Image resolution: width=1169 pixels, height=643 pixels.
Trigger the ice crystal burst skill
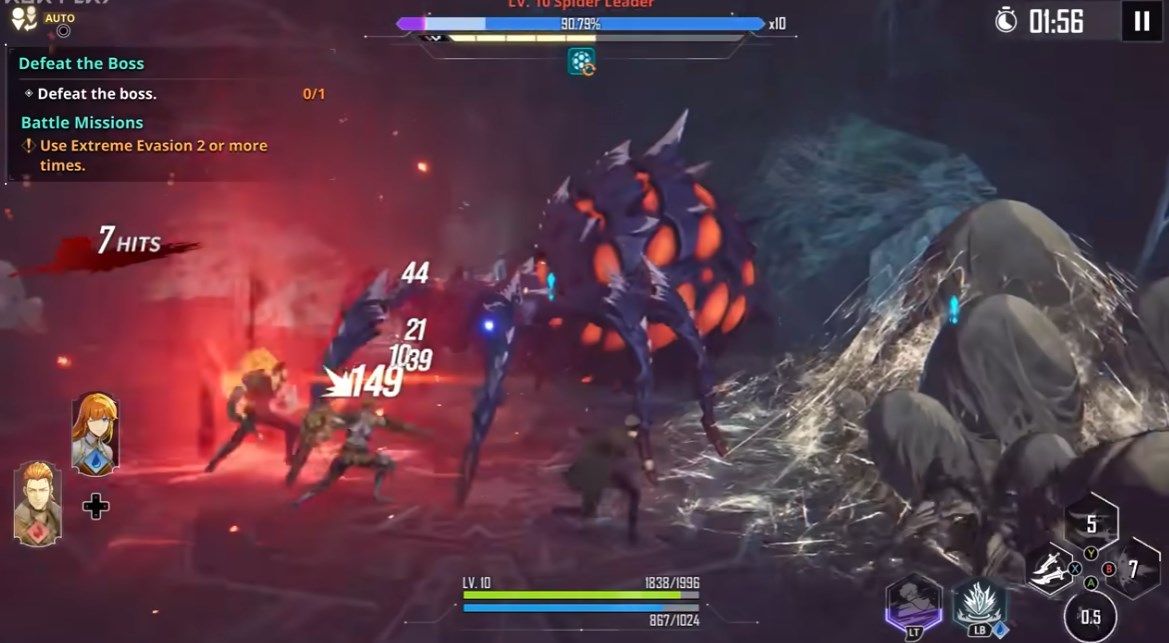point(979,603)
